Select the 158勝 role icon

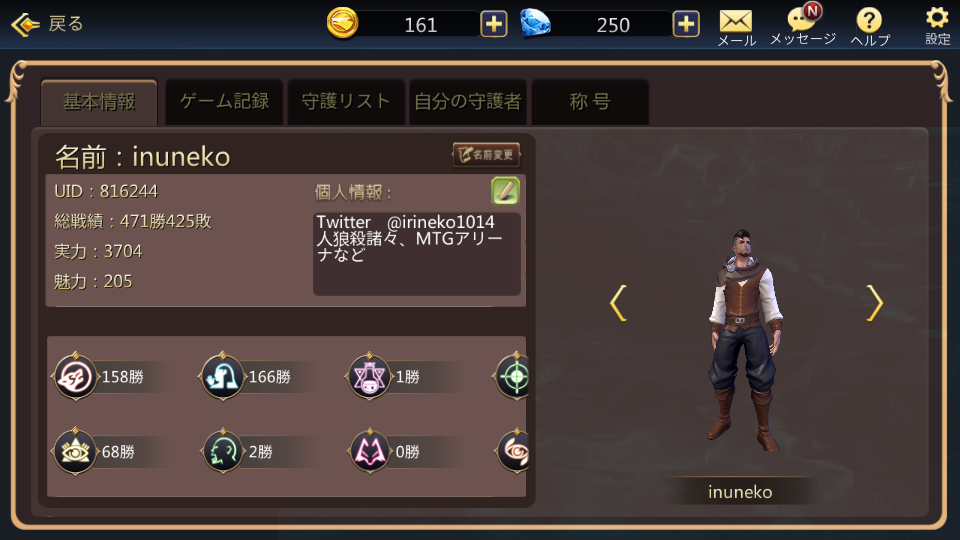point(76,377)
